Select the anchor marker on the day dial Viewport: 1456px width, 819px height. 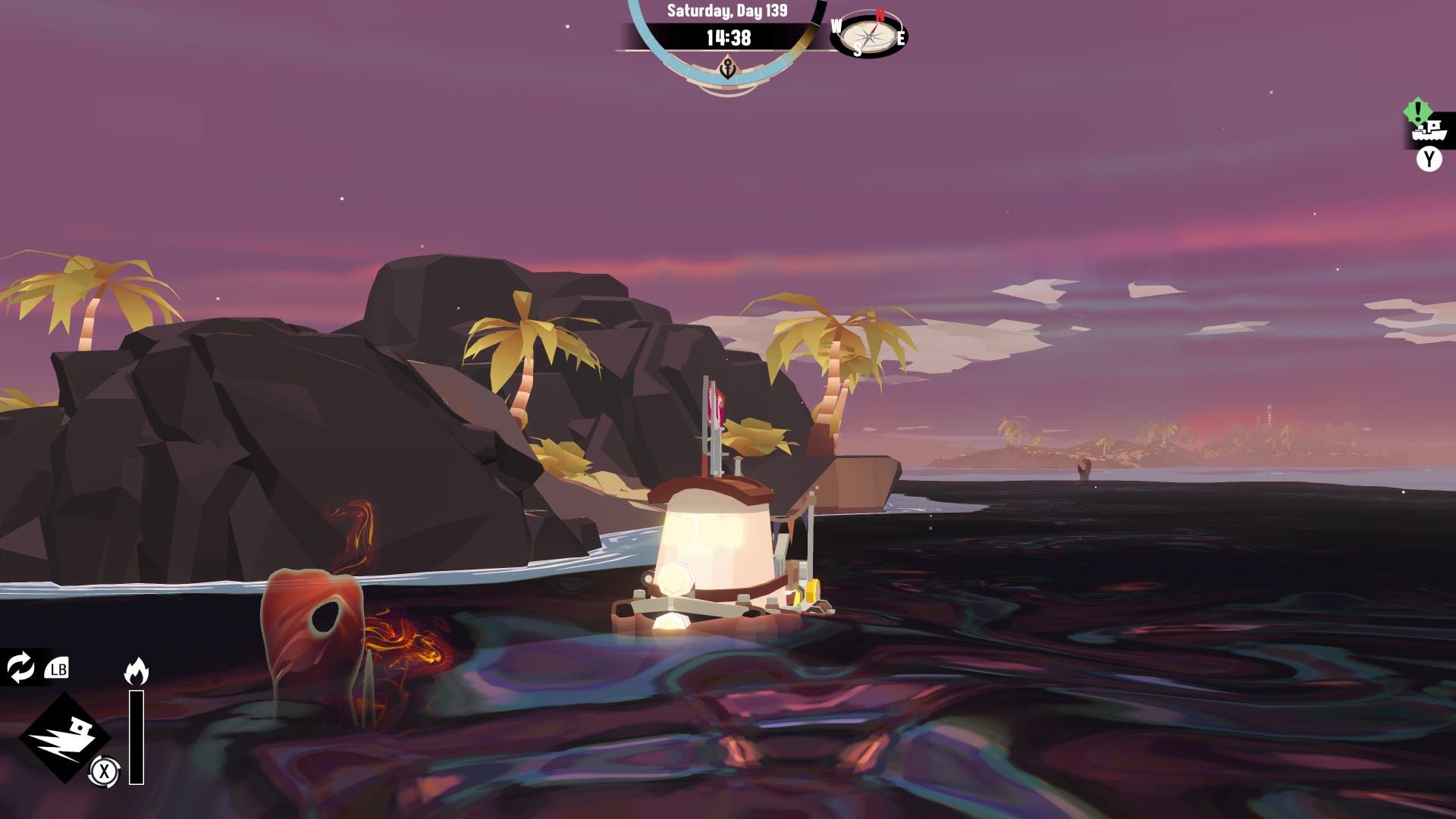tap(727, 70)
